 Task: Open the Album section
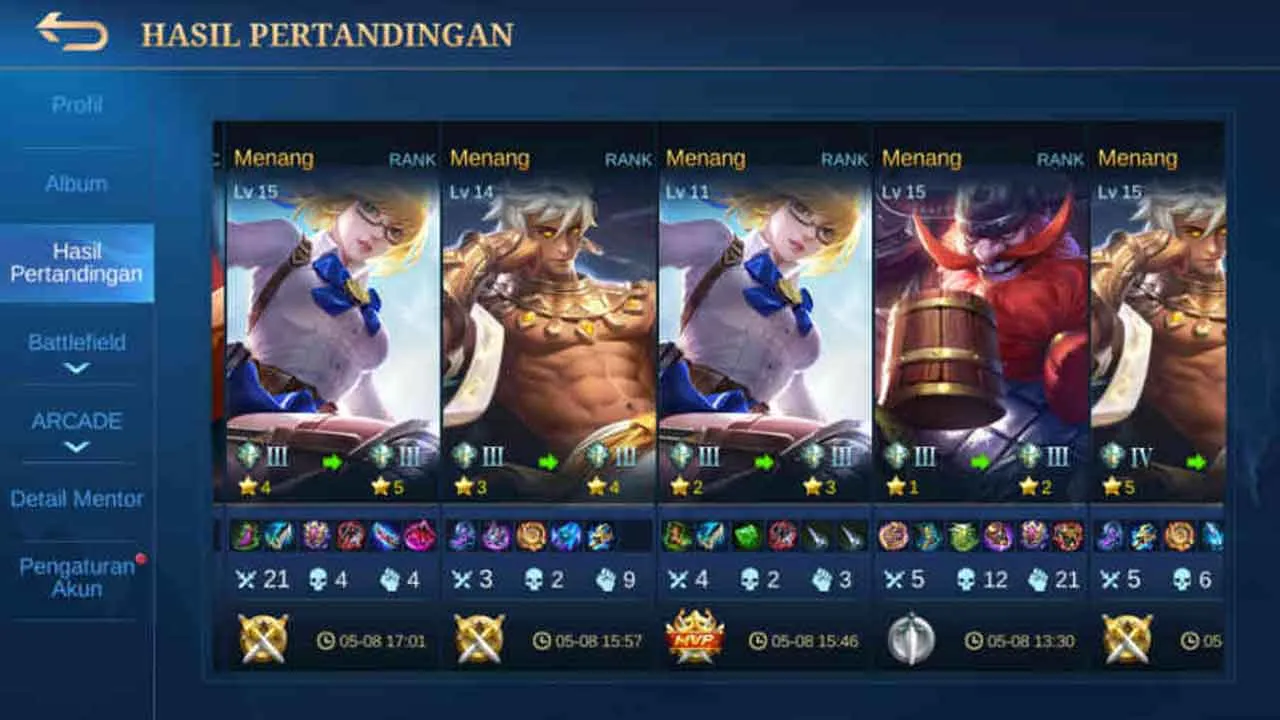tap(77, 184)
